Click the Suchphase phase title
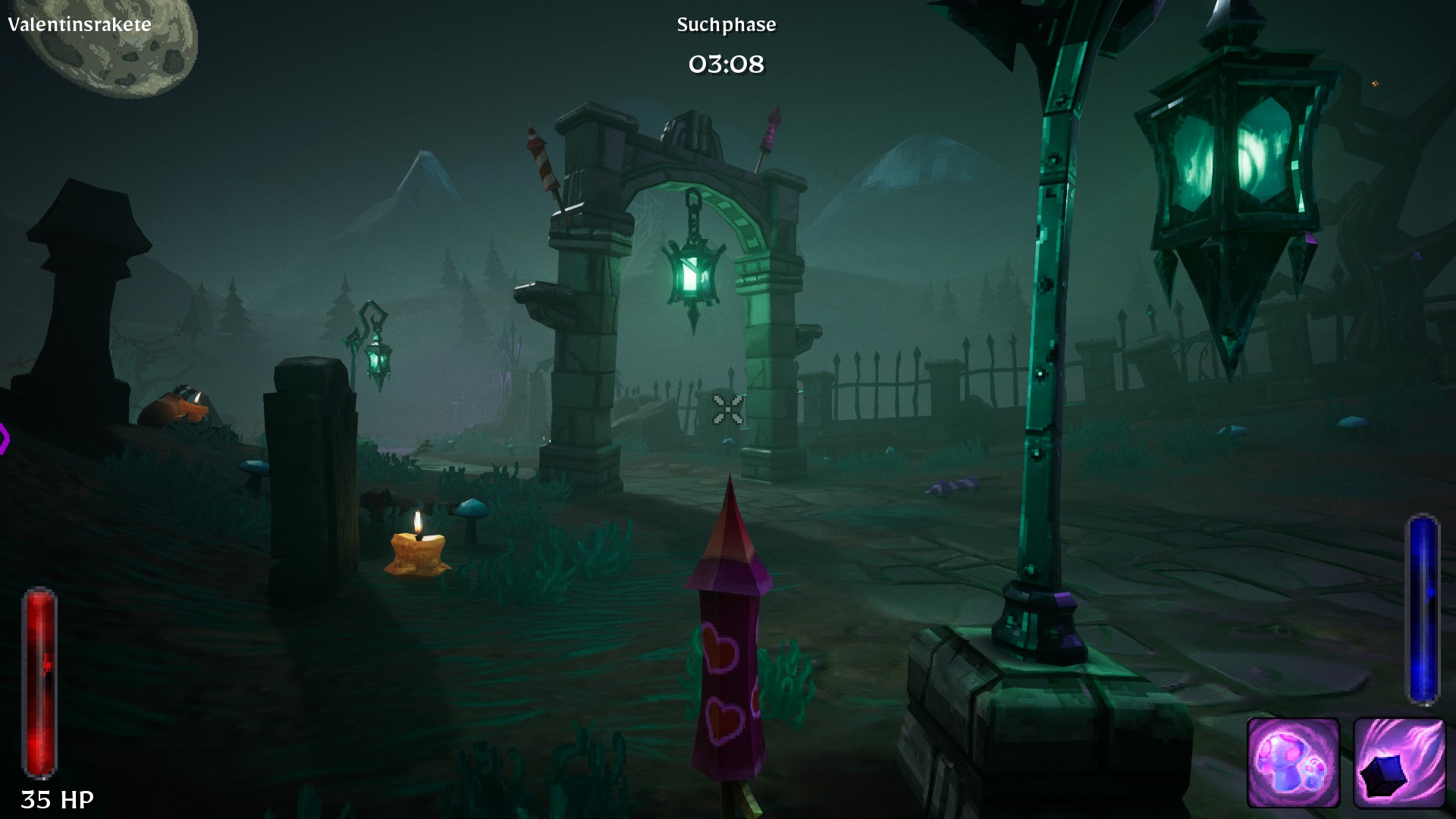Viewport: 1456px width, 819px height. coord(726,24)
